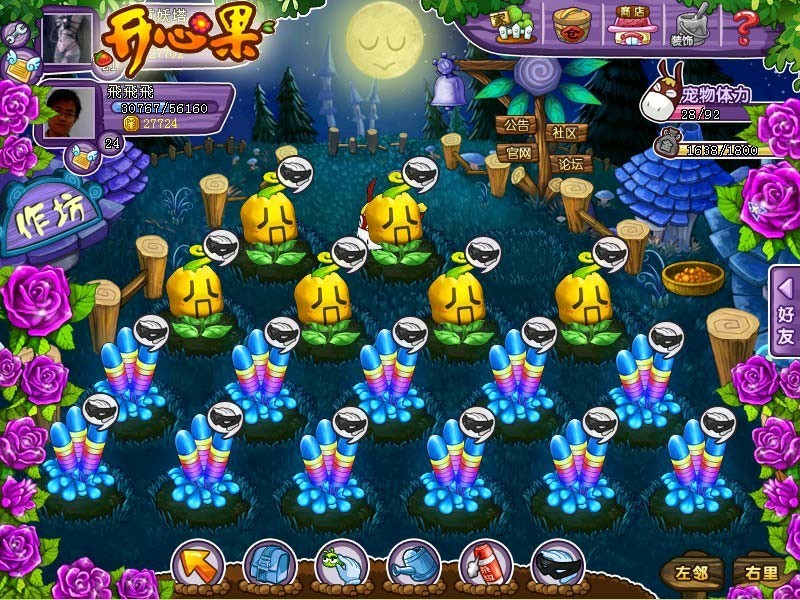Open the blue backpack tool

[269, 567]
